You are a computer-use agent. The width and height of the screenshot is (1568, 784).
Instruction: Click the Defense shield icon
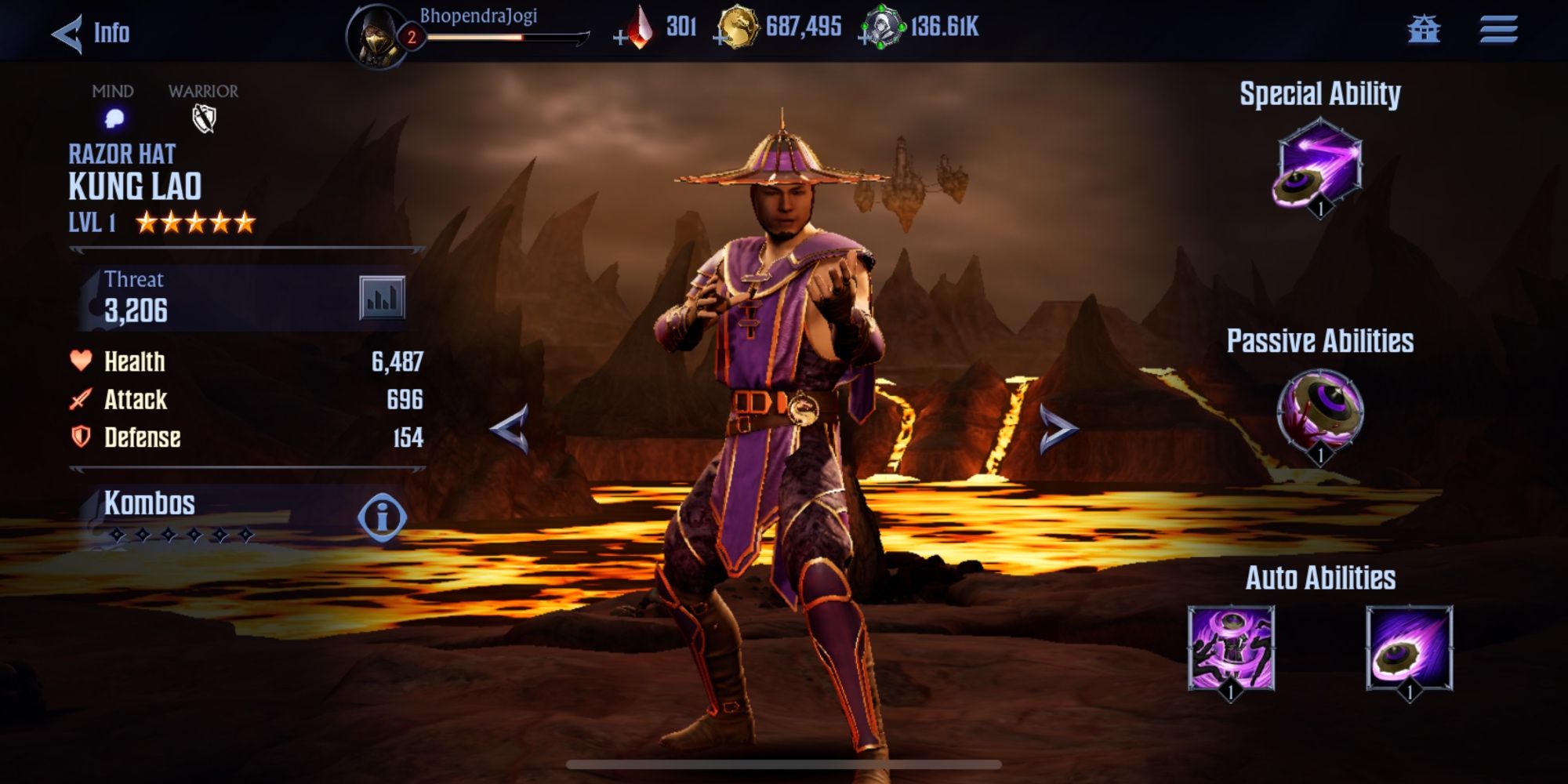(x=79, y=438)
